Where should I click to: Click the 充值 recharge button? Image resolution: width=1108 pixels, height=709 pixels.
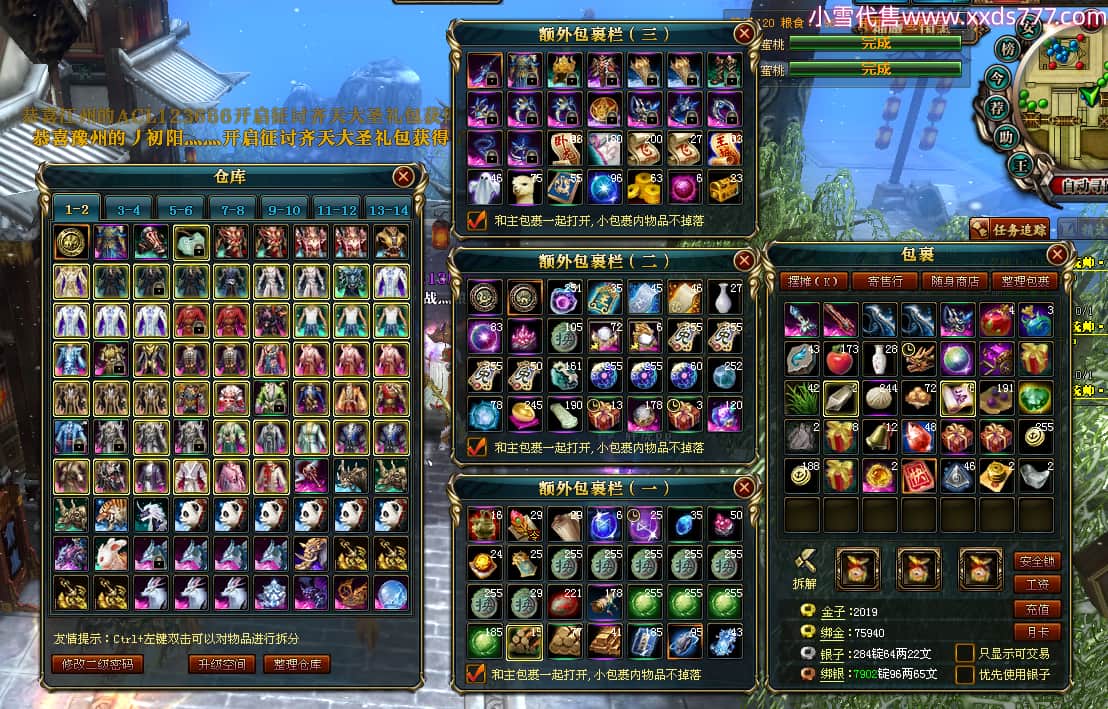tap(1036, 608)
